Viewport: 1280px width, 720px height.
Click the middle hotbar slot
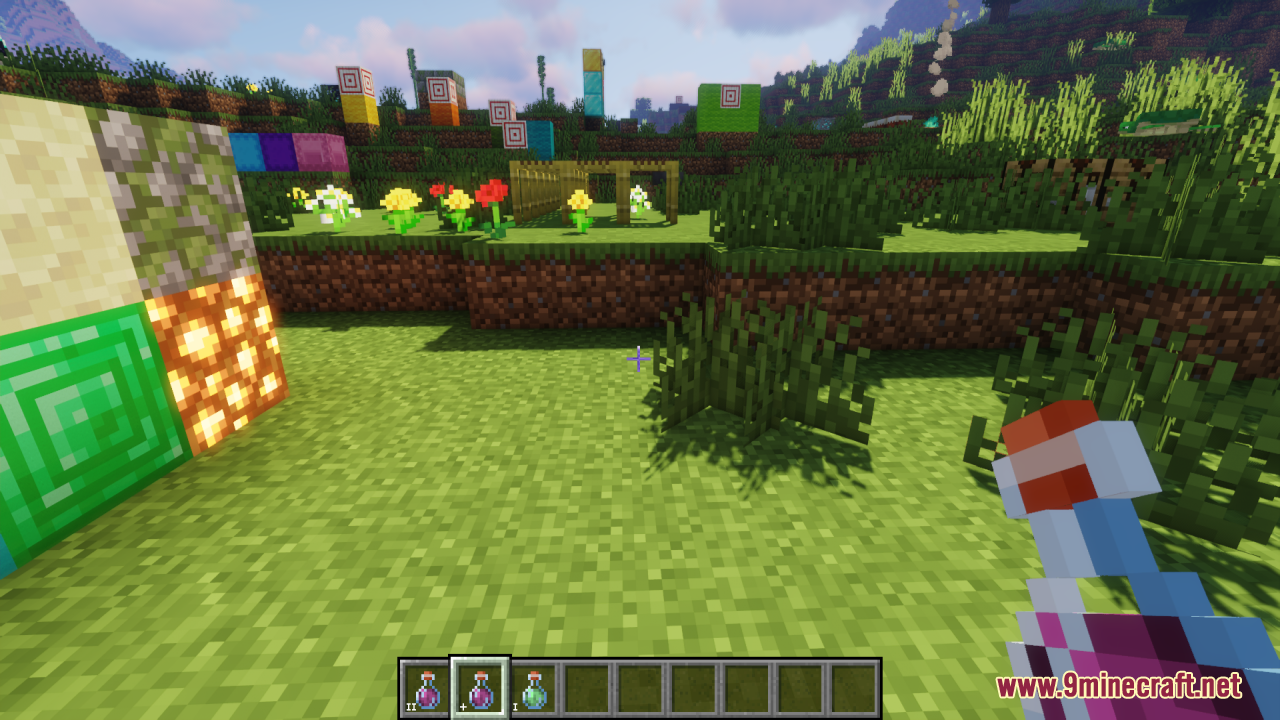coord(638,683)
